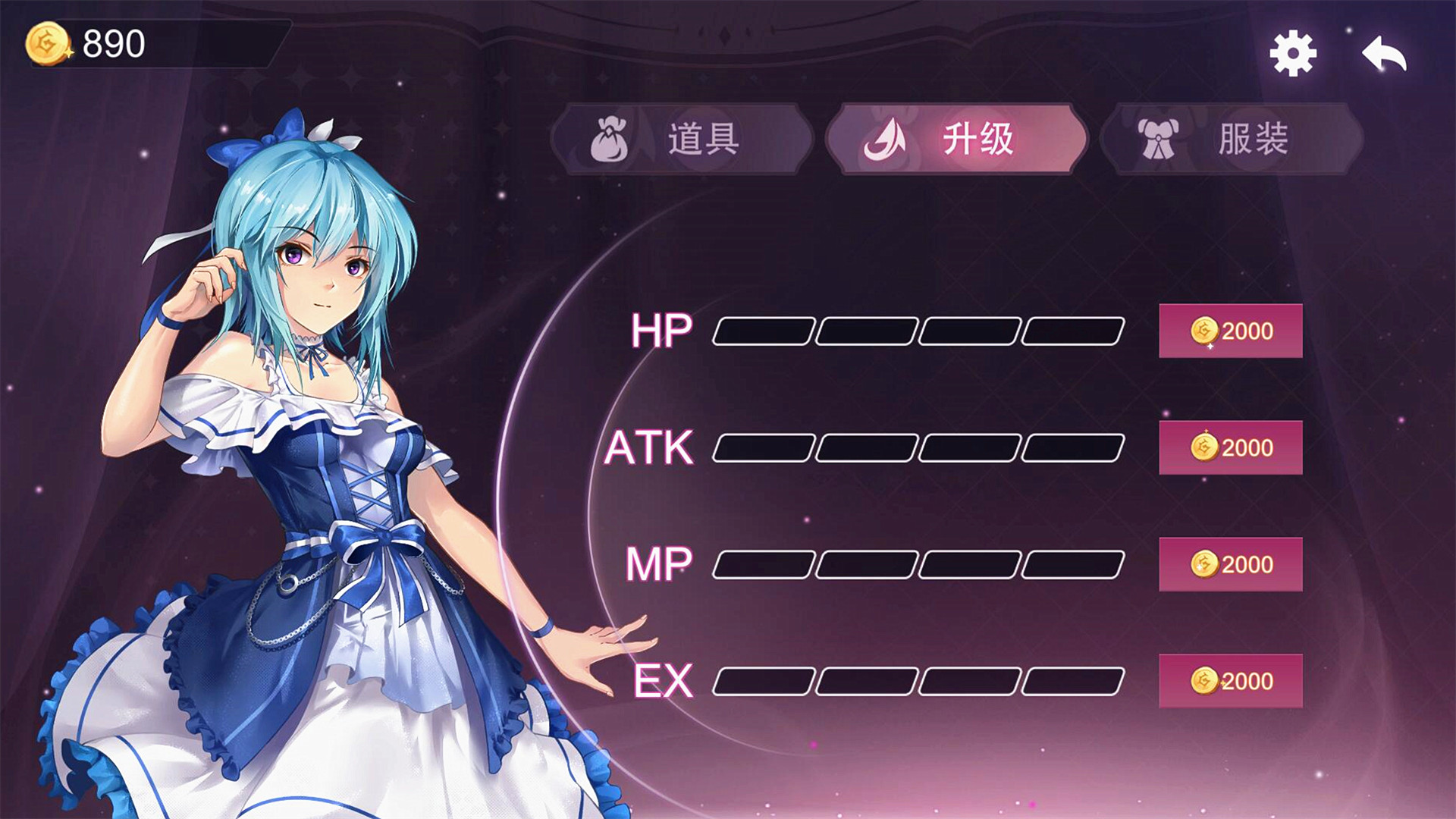Expand the third EX upgrade segment

pos(971,681)
